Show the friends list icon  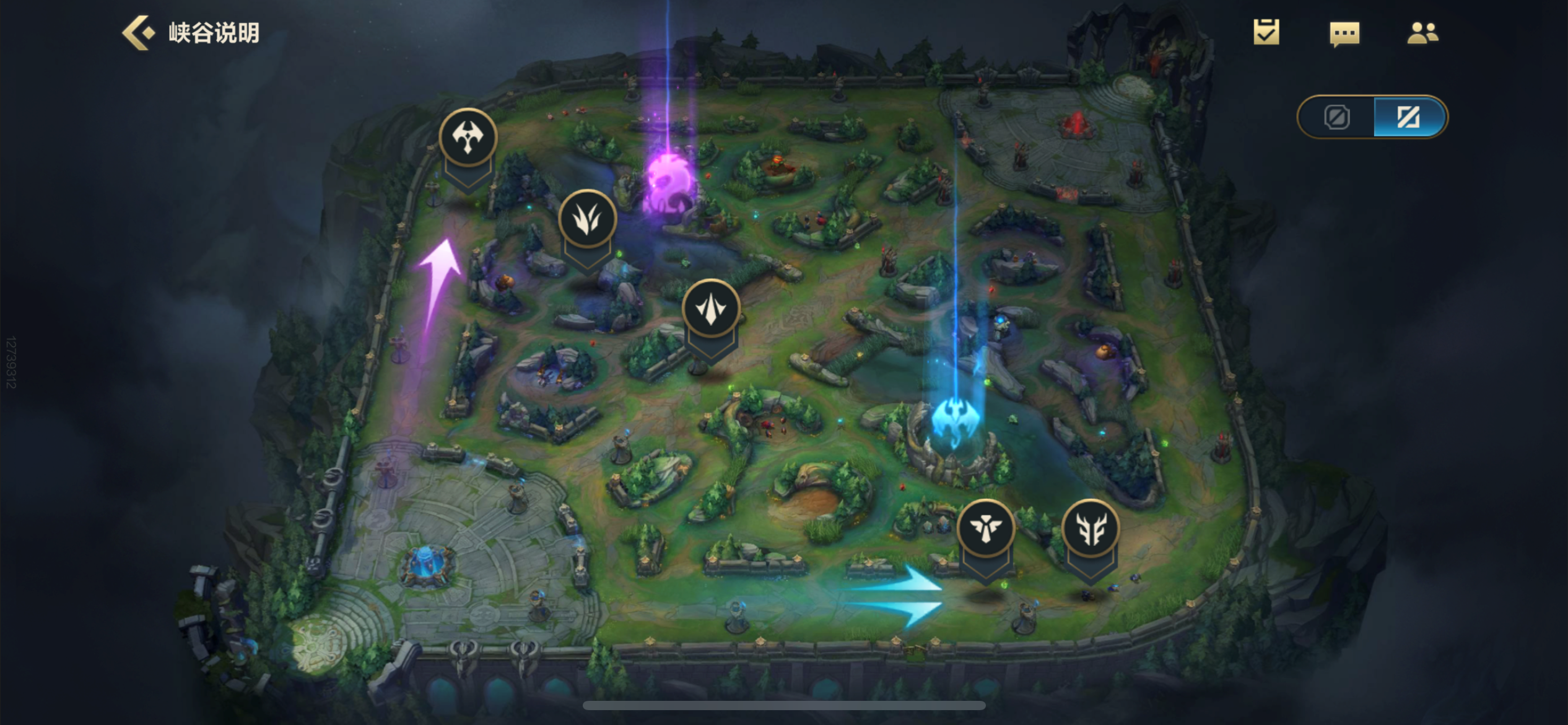tap(1422, 33)
